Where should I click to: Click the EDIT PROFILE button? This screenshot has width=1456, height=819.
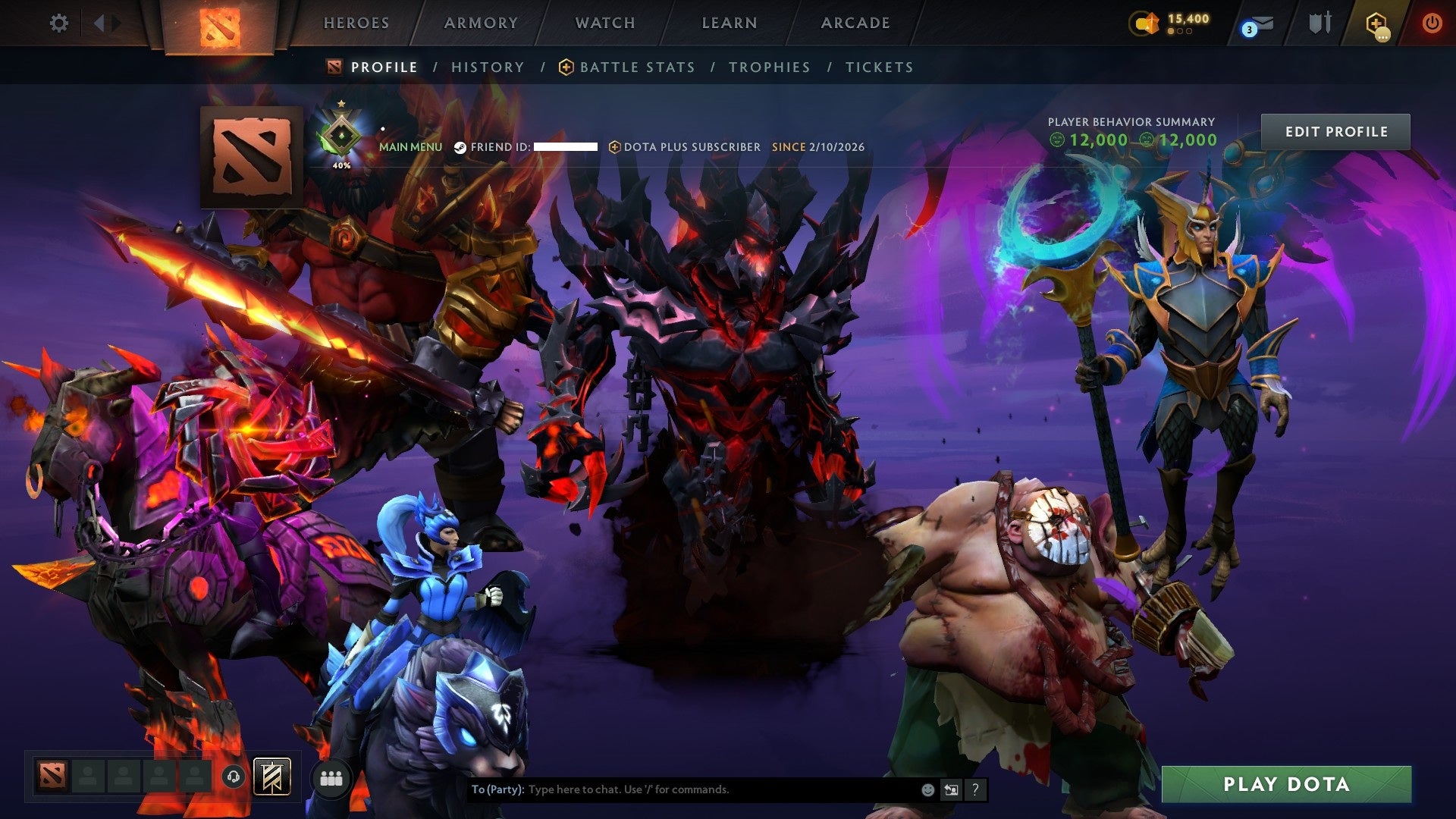coord(1335,130)
